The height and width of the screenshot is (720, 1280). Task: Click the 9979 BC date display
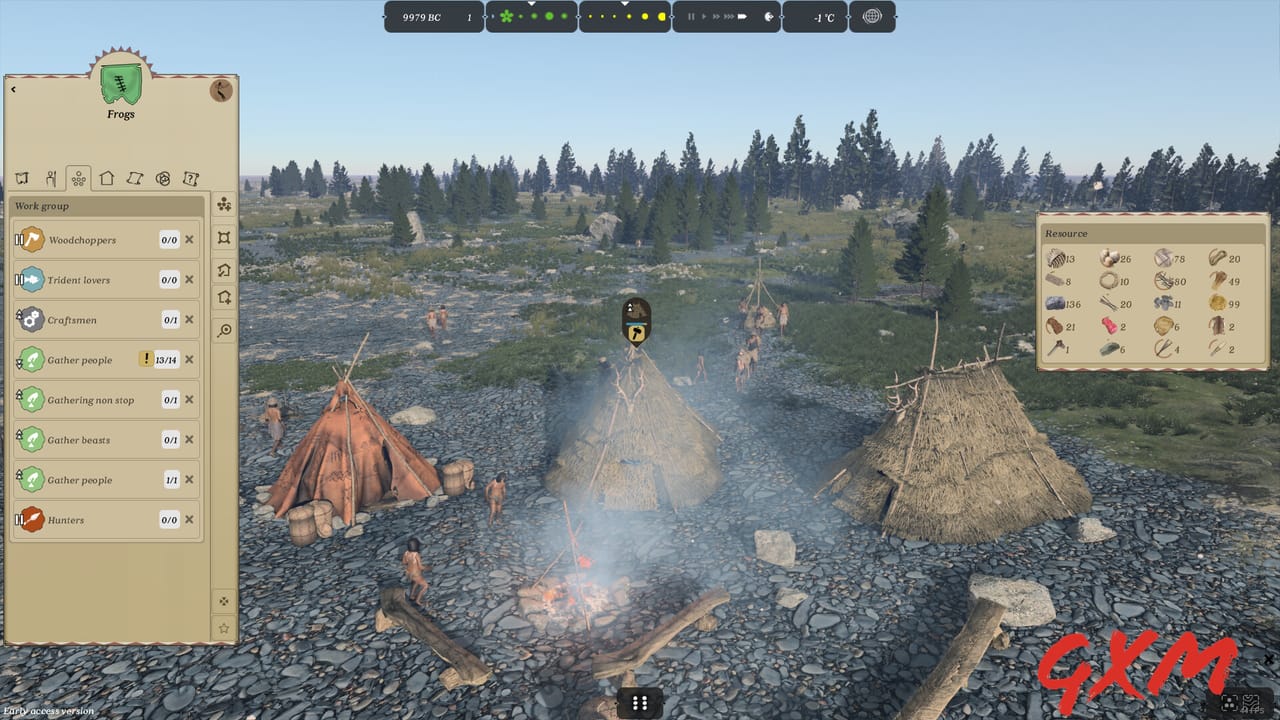point(419,17)
